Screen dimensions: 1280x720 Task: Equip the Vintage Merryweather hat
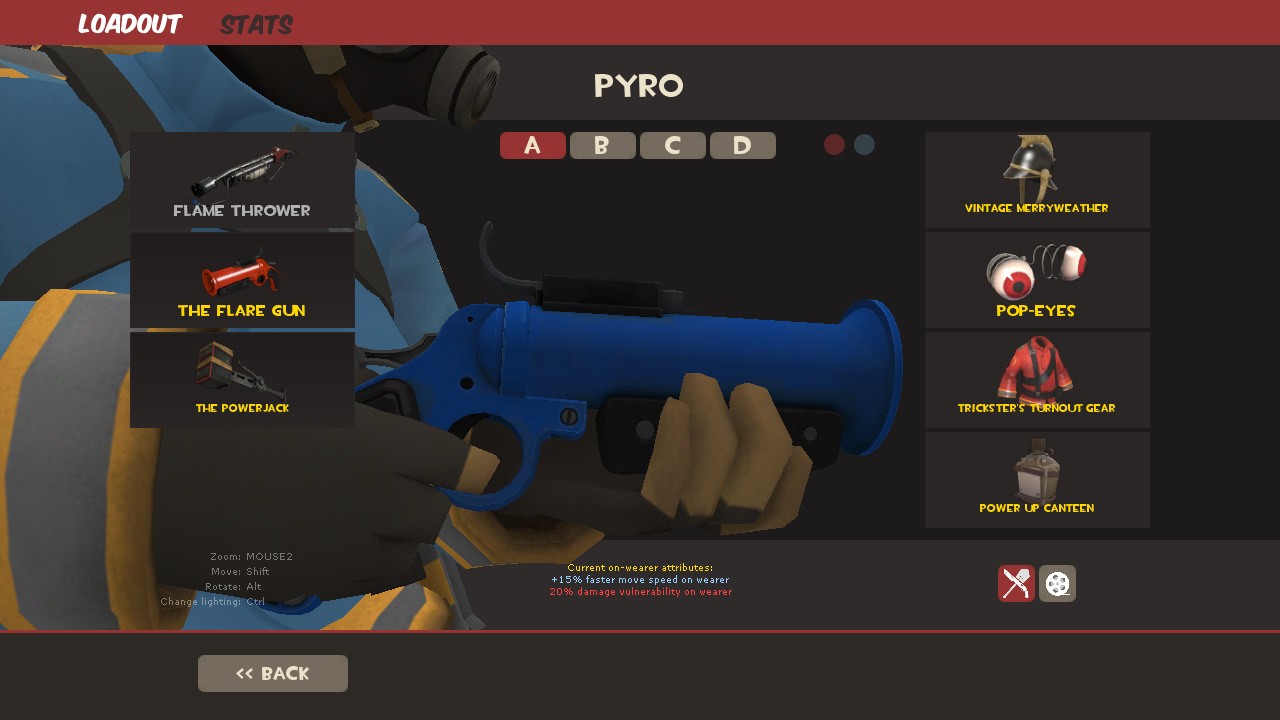(1037, 180)
